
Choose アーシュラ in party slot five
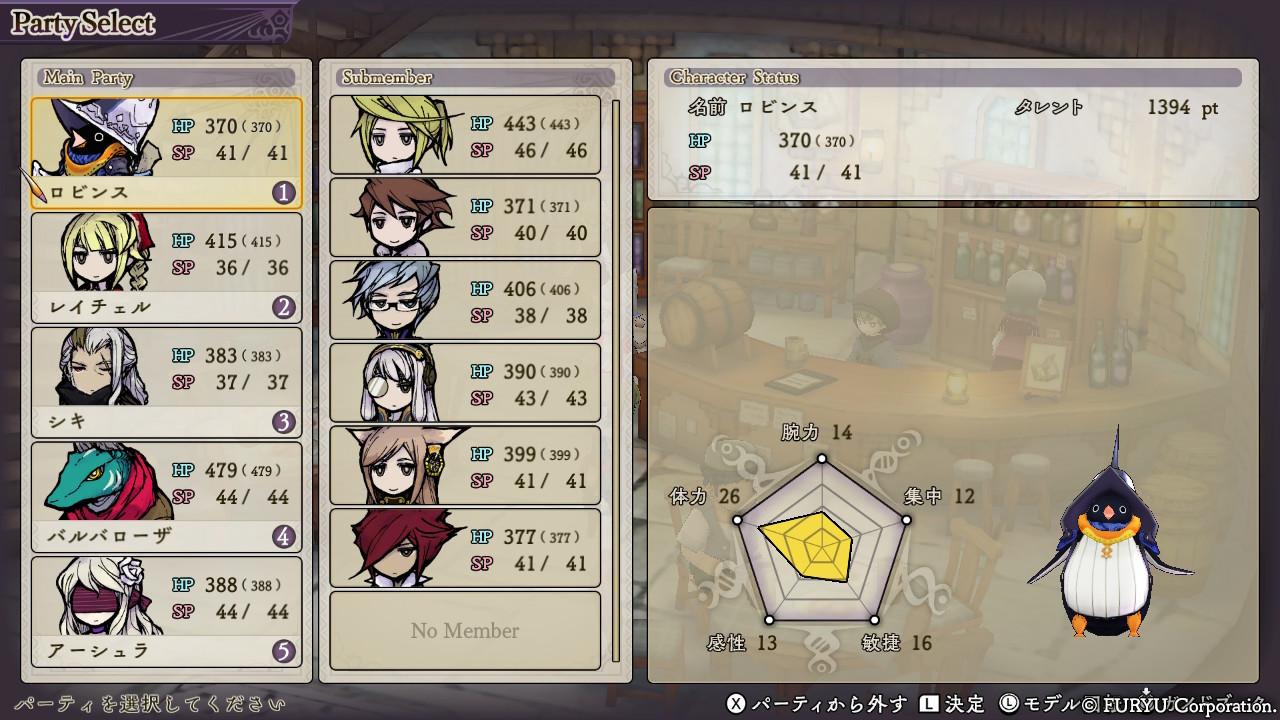point(166,611)
